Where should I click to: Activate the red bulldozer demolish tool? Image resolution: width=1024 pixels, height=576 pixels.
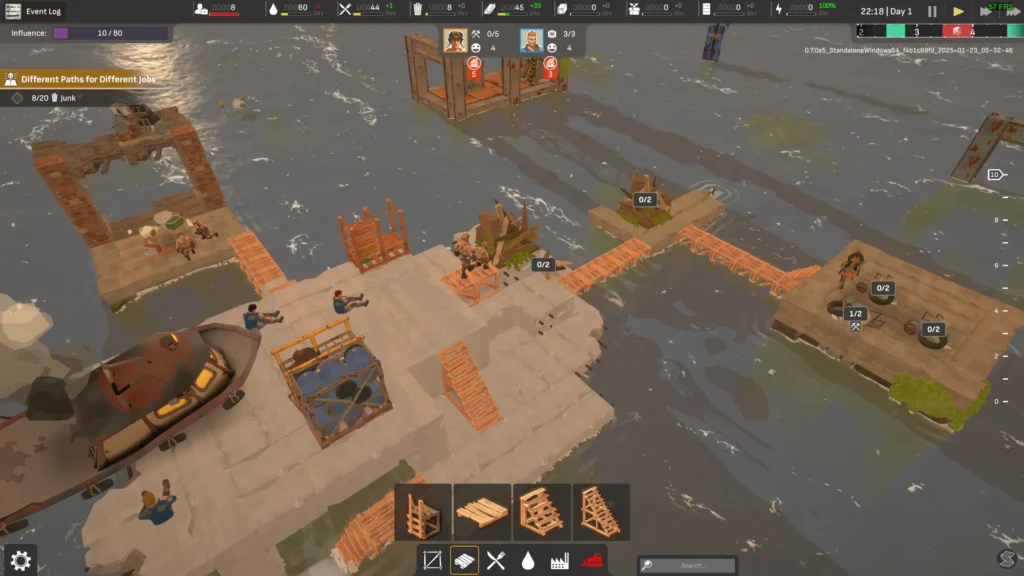pos(591,560)
